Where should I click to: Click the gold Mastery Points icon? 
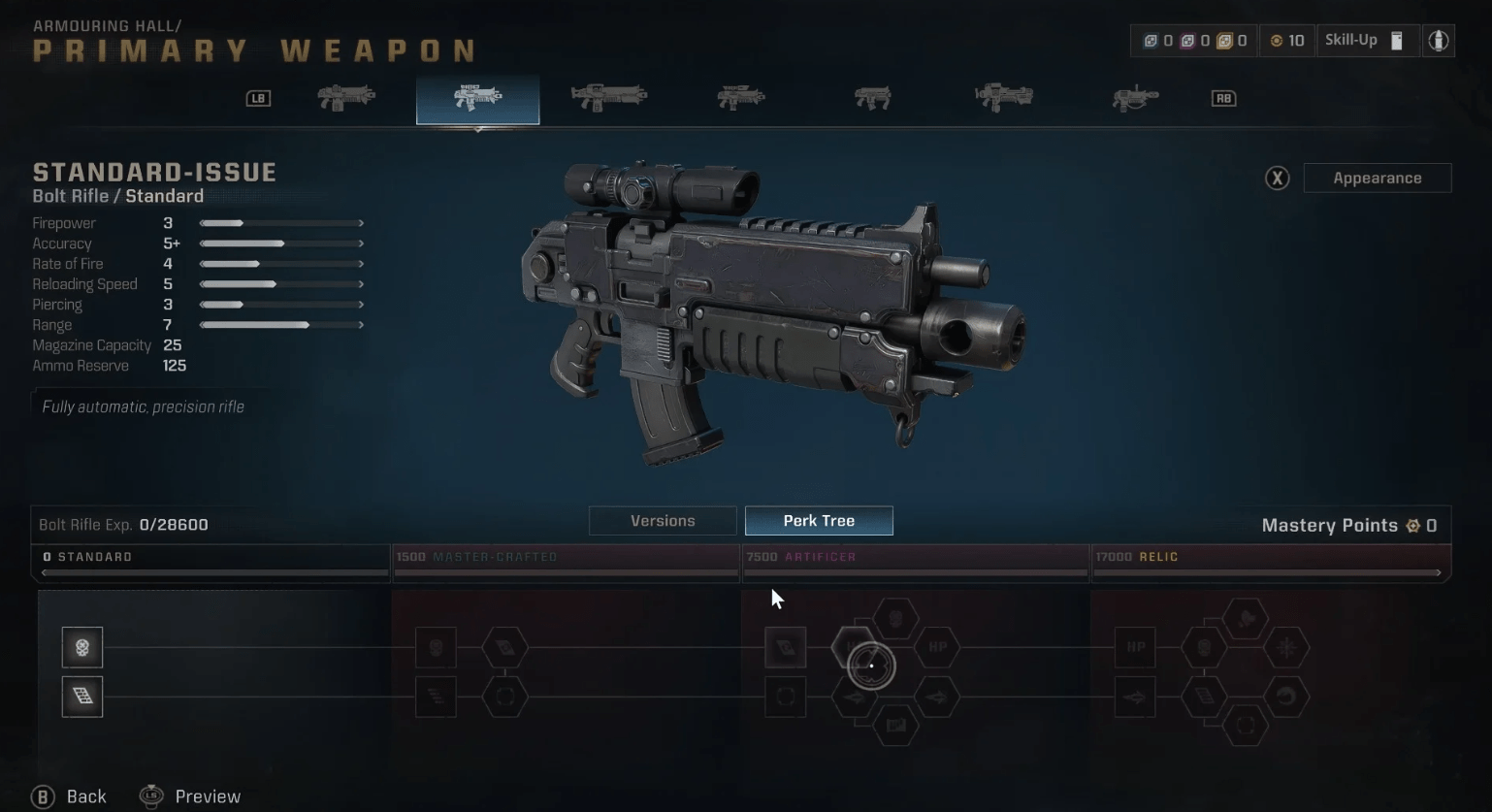(1412, 525)
